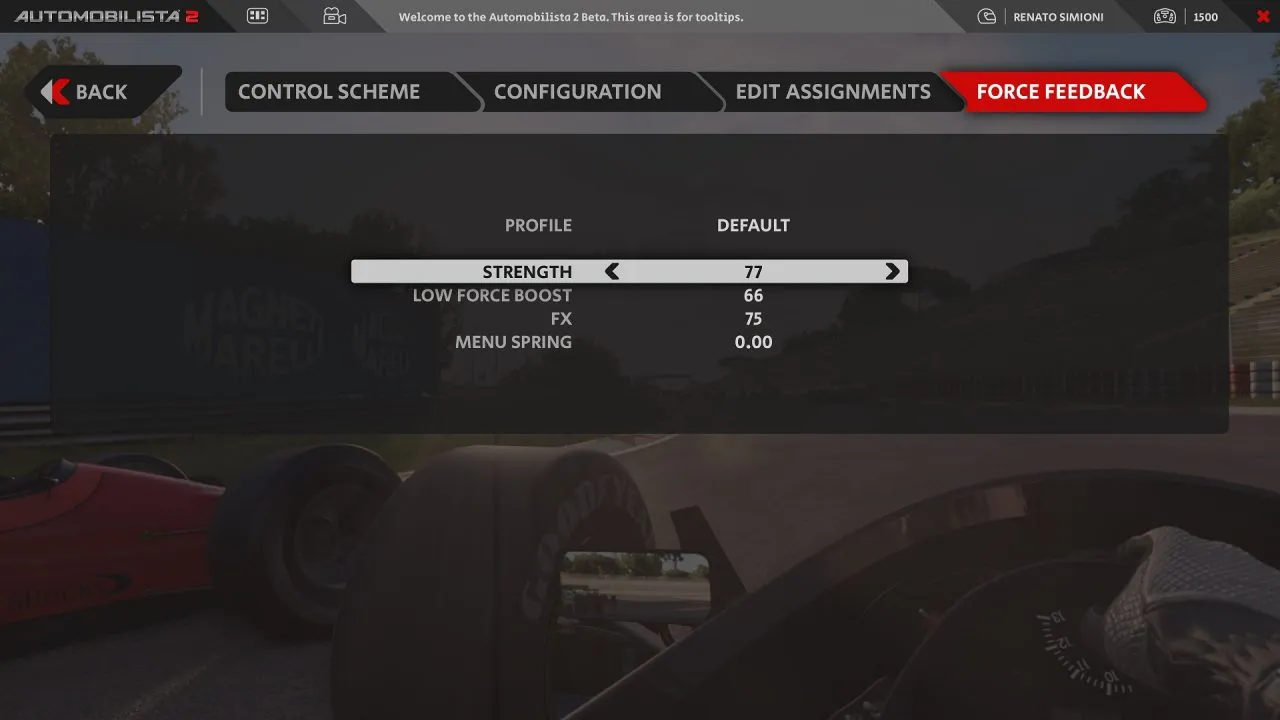Close the game with the red X
The width and height of the screenshot is (1280, 720).
1262,16
